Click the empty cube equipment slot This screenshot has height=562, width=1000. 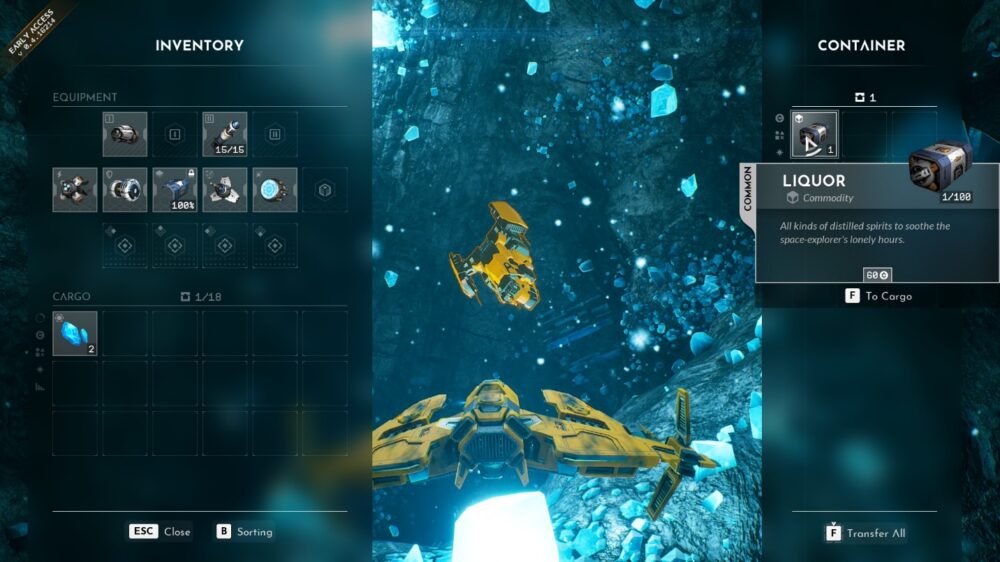pyautogui.click(x=324, y=189)
